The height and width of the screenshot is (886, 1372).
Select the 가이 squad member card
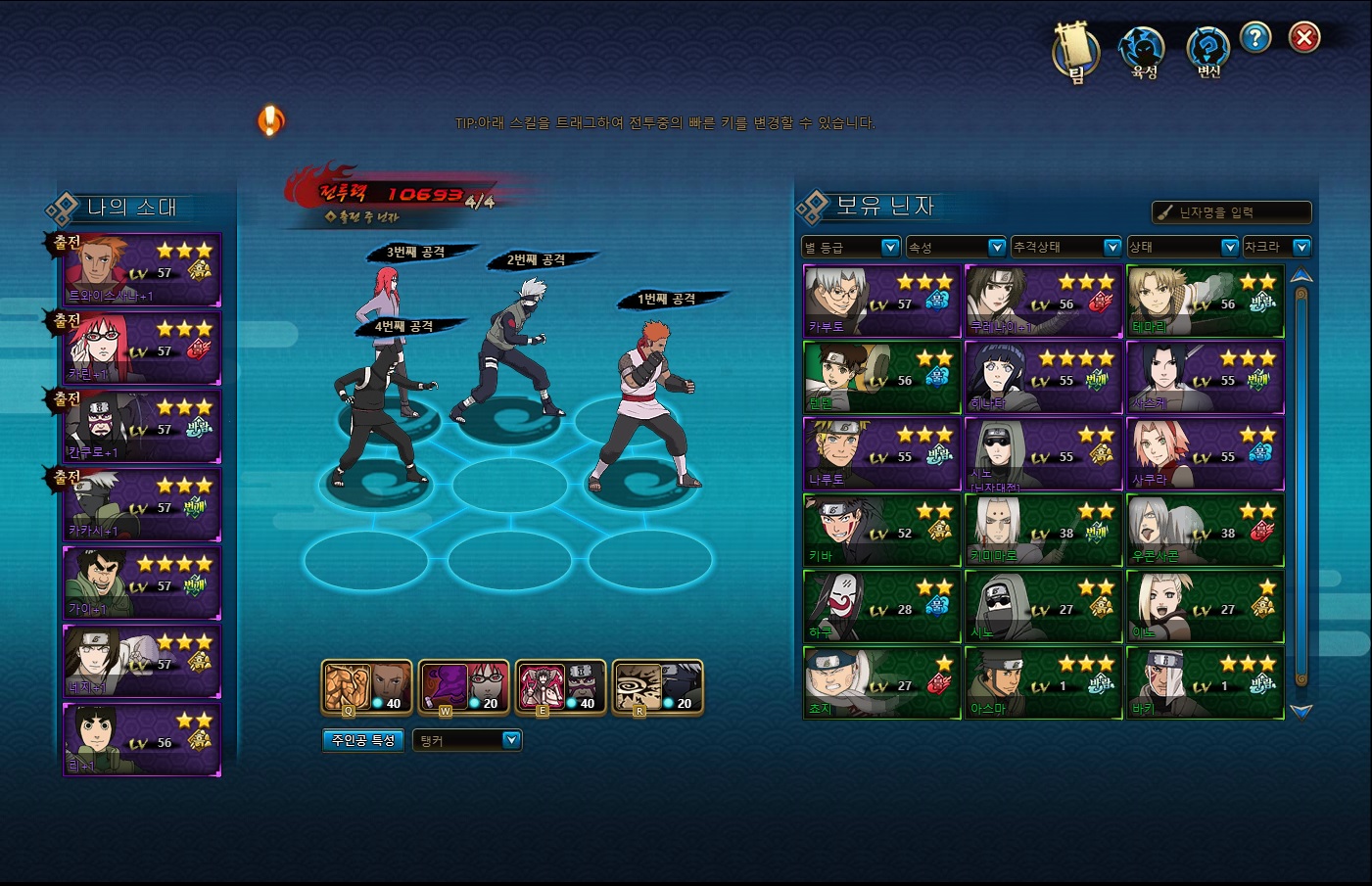click(x=142, y=583)
